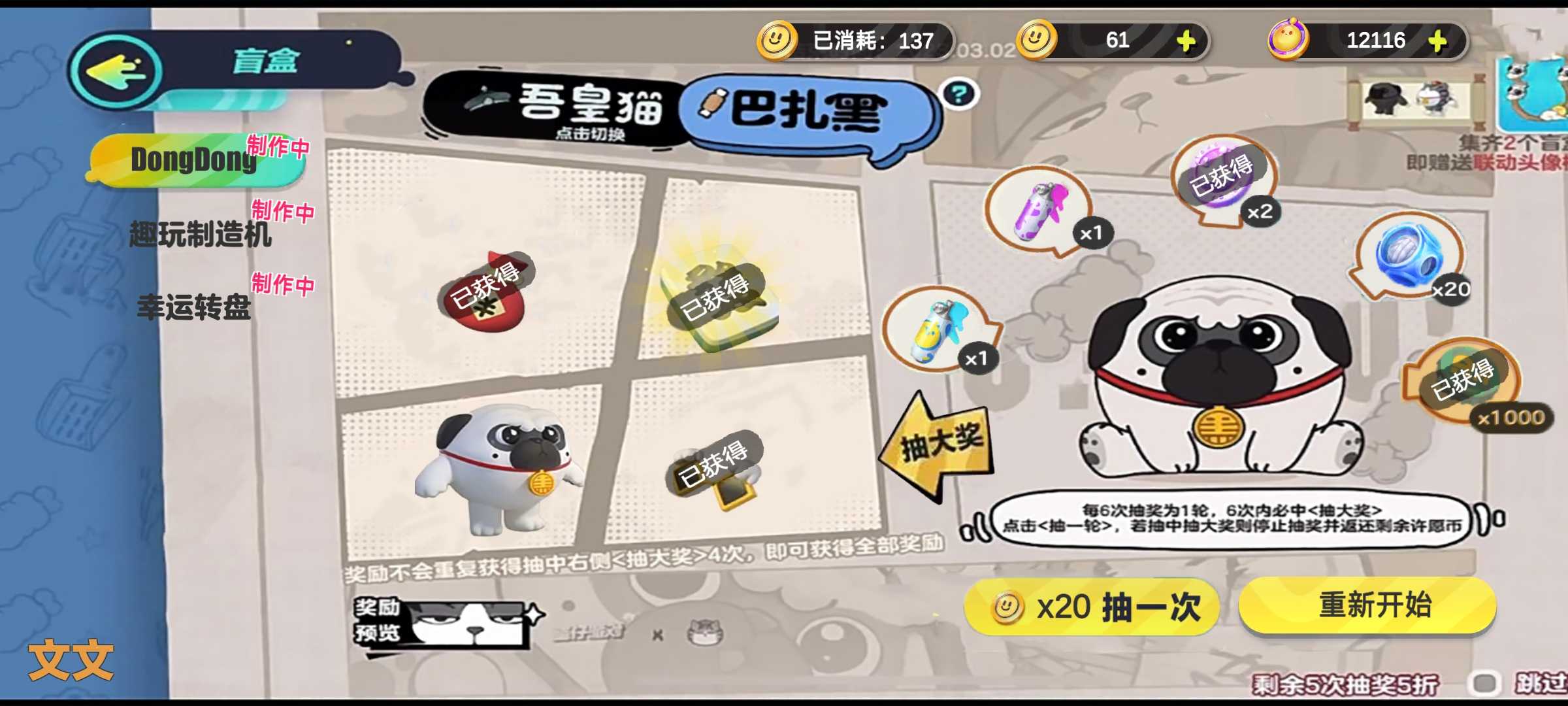Click the plus next to coin balance 61
Screen dimensions: 1568x706
coord(1188,41)
